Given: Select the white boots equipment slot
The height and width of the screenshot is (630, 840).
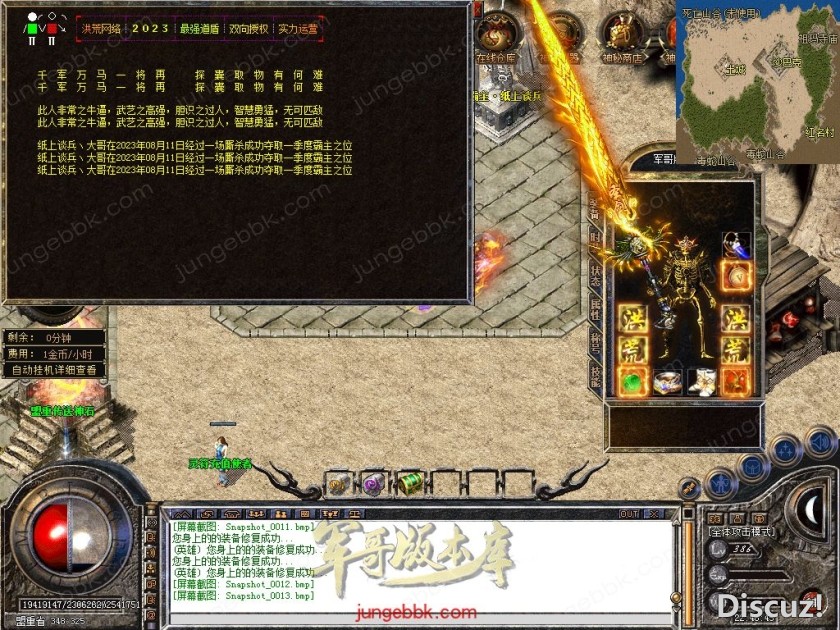Looking at the screenshot, I should (x=701, y=381).
